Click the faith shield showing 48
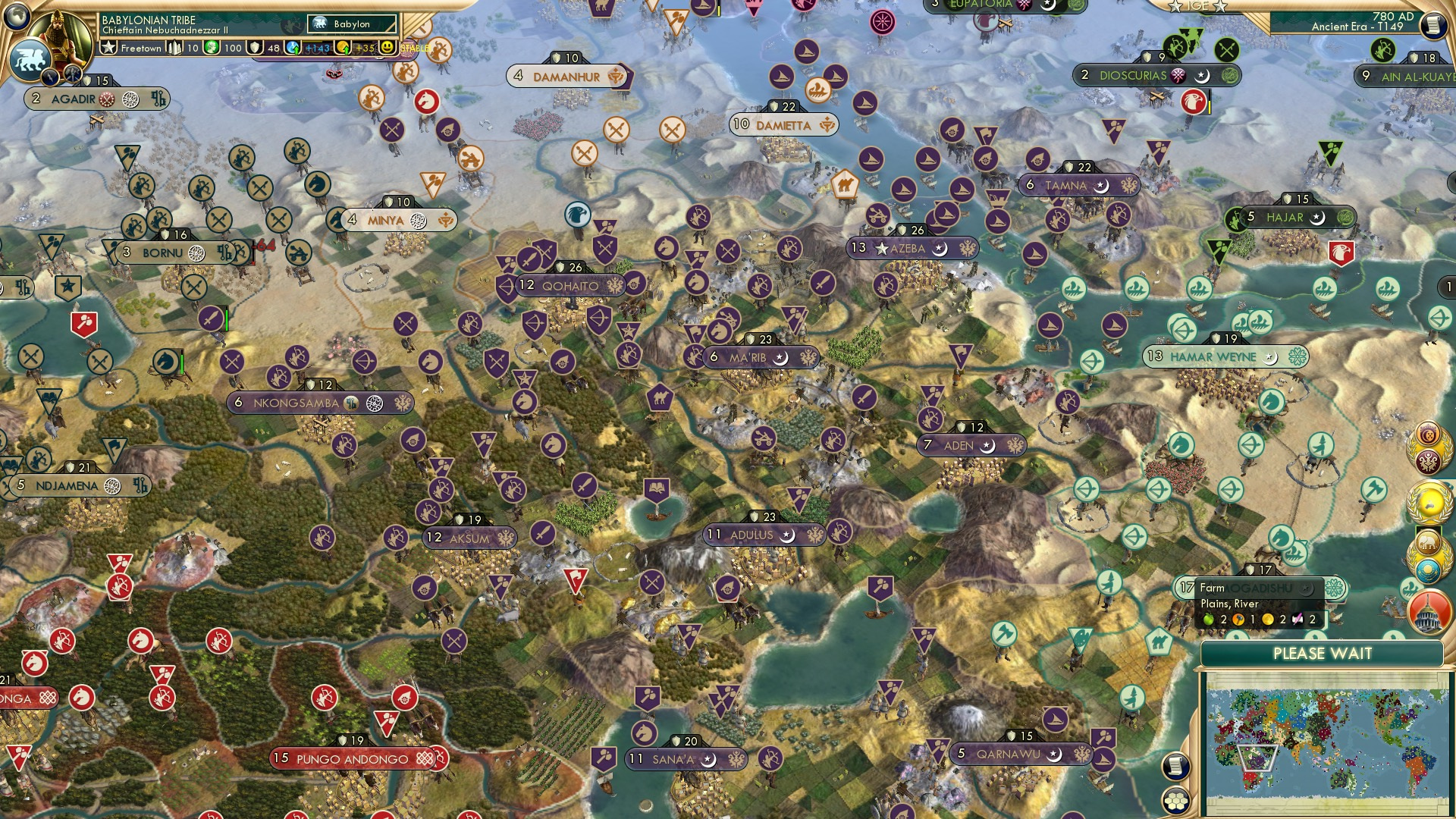The width and height of the screenshot is (1456, 819). click(255, 48)
